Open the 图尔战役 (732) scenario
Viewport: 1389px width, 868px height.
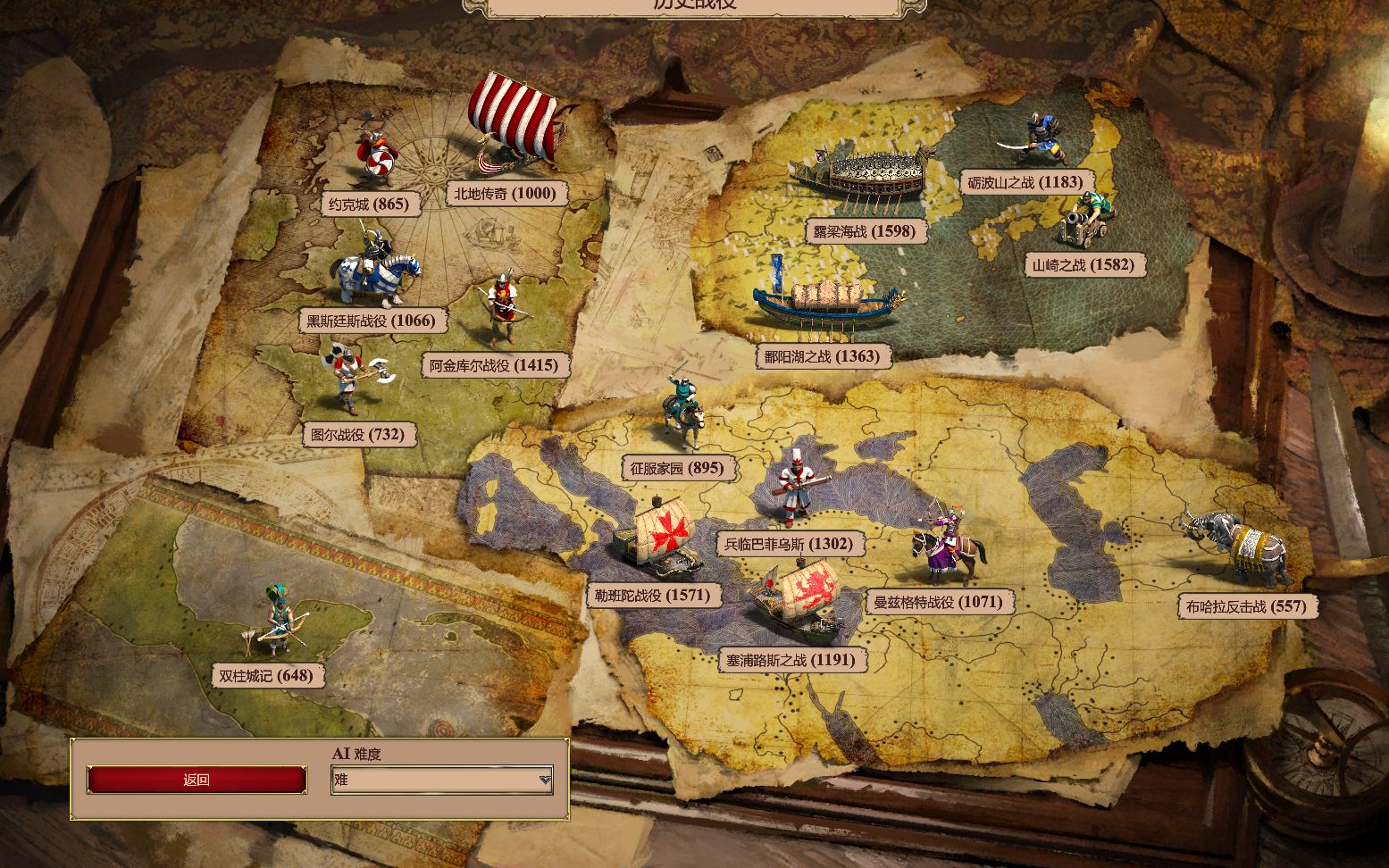[x=359, y=435]
